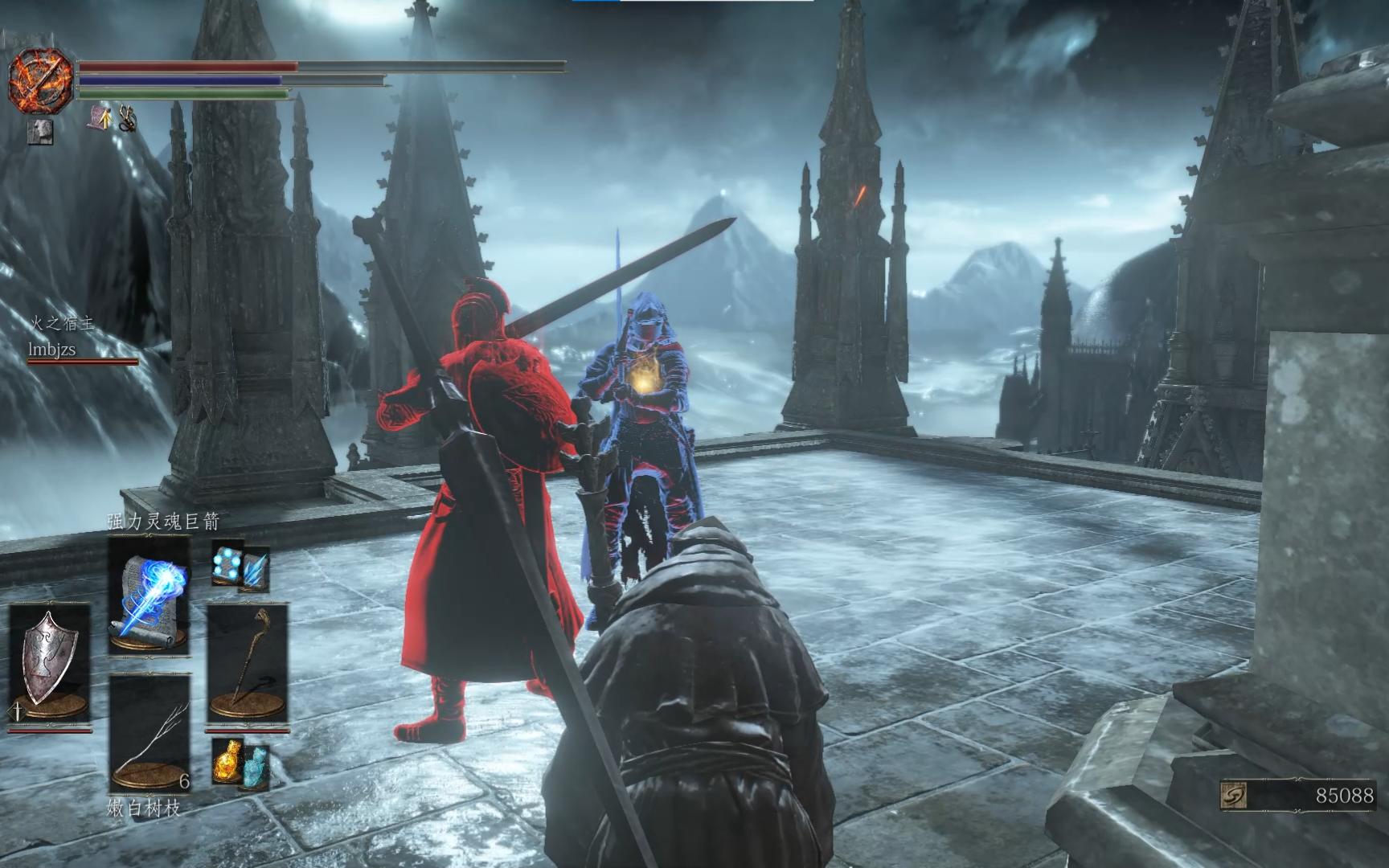Select the ornate scissors status icon
The height and width of the screenshot is (868, 1389).
coord(128,119)
